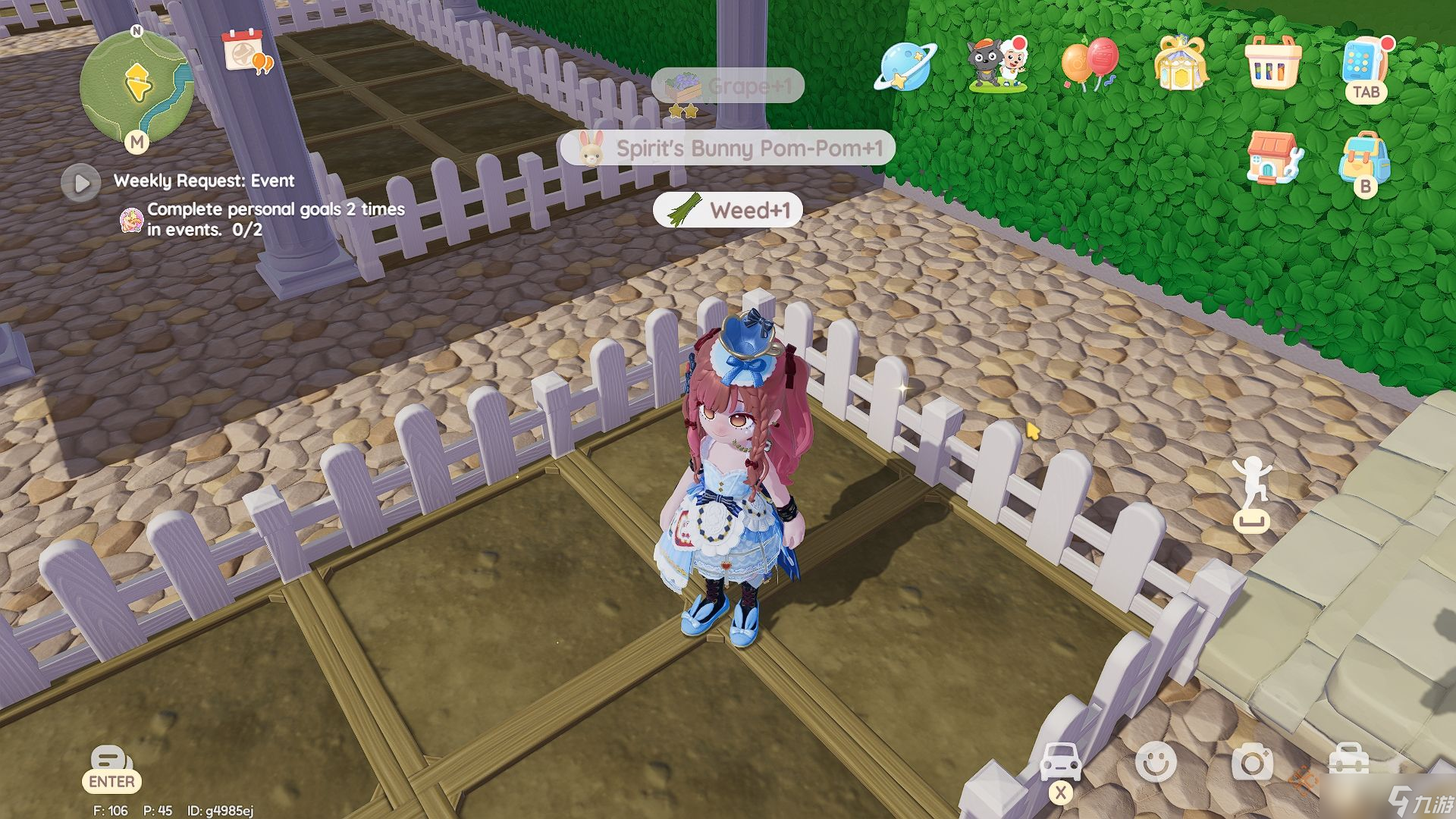The image size is (1456, 819).
Task: Open the golden gift box icon
Action: [1181, 62]
